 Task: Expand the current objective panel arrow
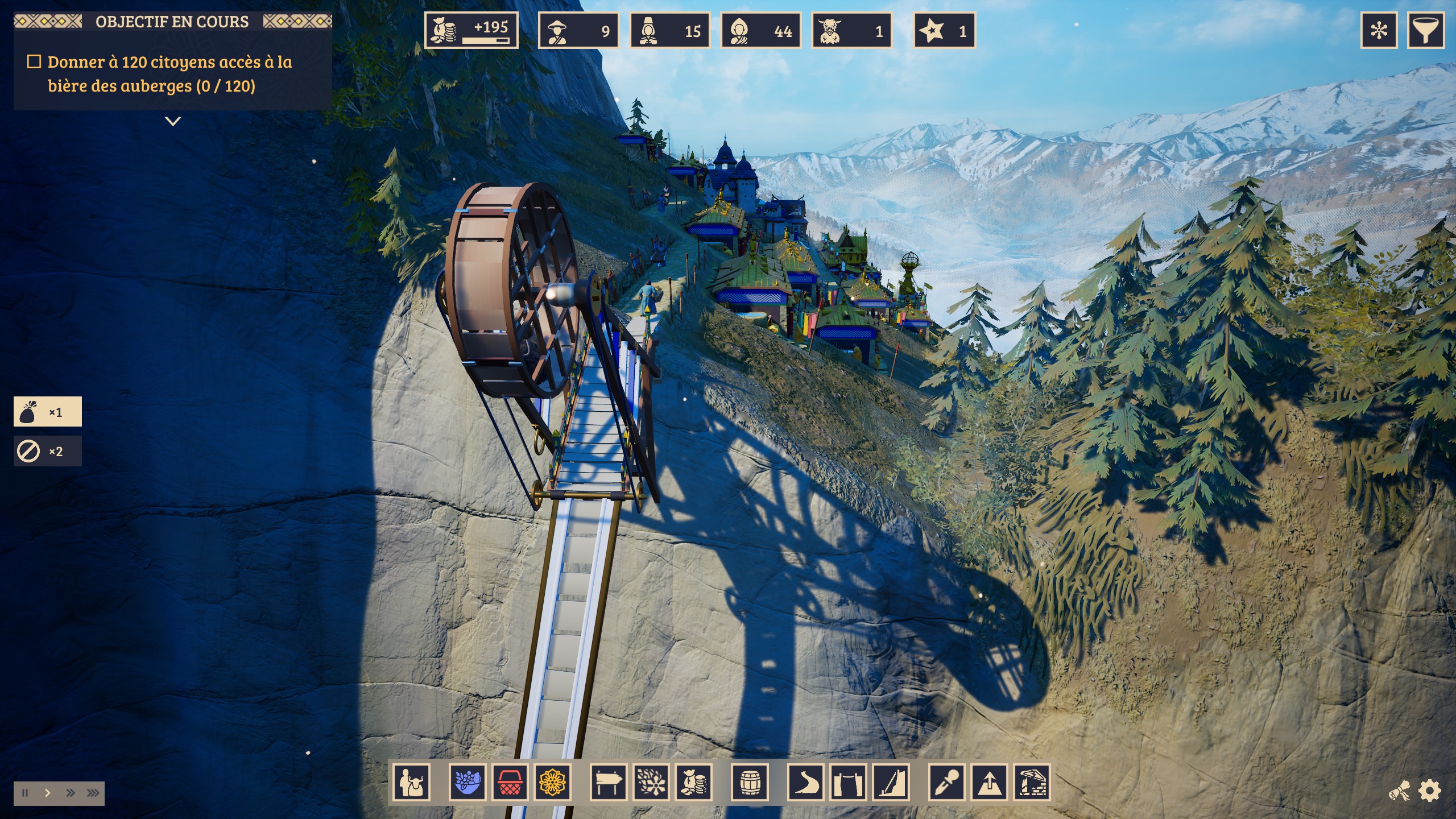pos(173,121)
